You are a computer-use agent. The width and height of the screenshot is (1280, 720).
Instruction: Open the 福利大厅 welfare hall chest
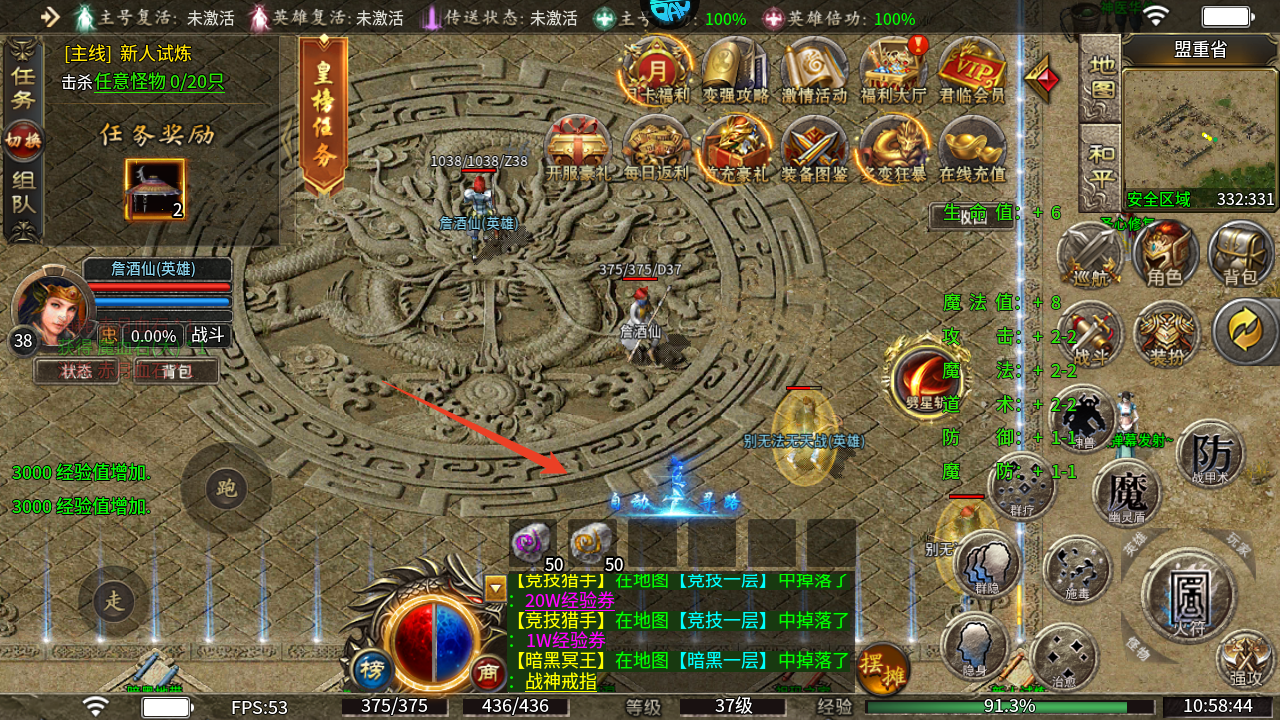(x=894, y=68)
